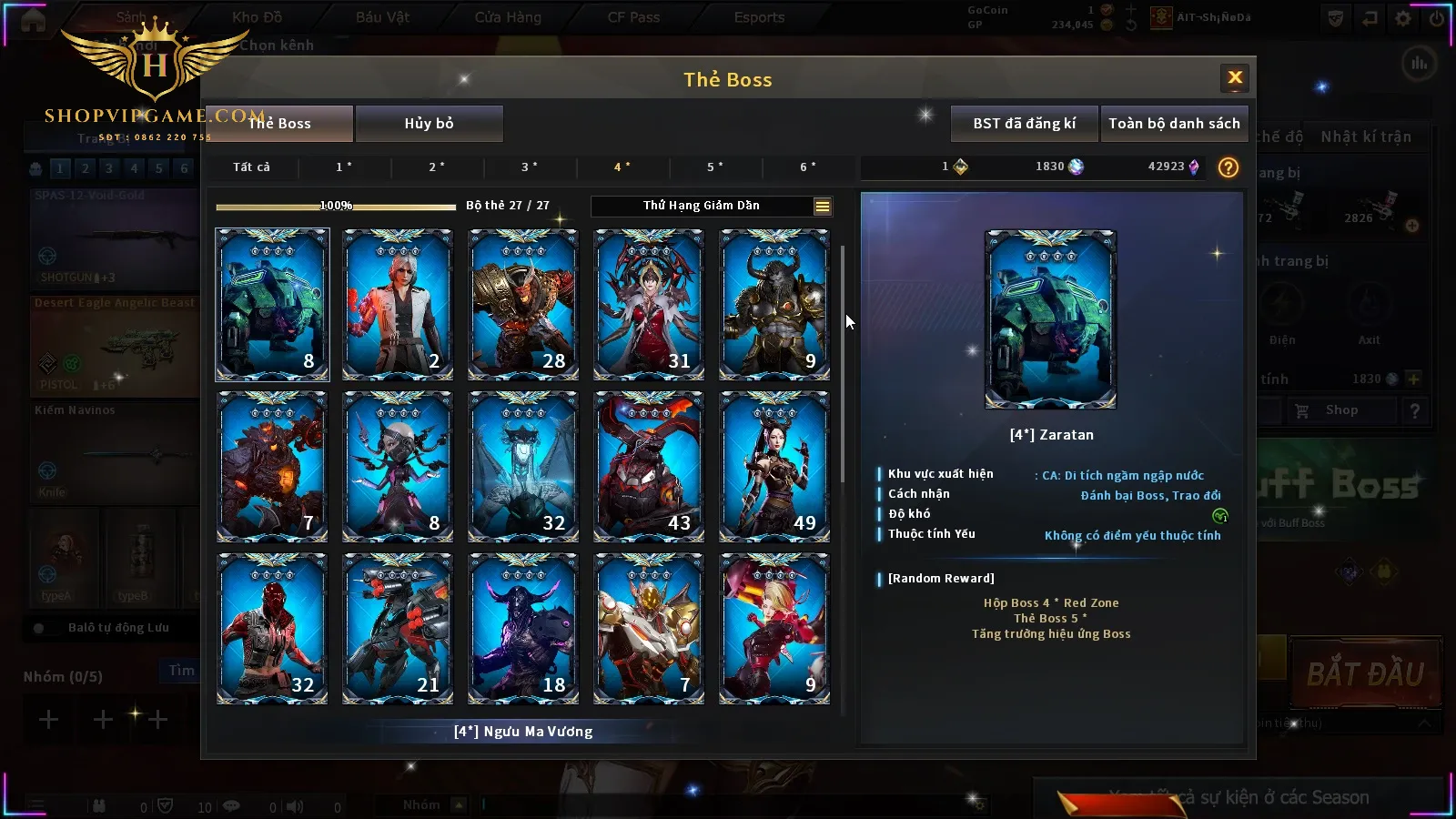Close the Thẻ Boss window
This screenshot has width=1456, height=819.
(x=1235, y=78)
